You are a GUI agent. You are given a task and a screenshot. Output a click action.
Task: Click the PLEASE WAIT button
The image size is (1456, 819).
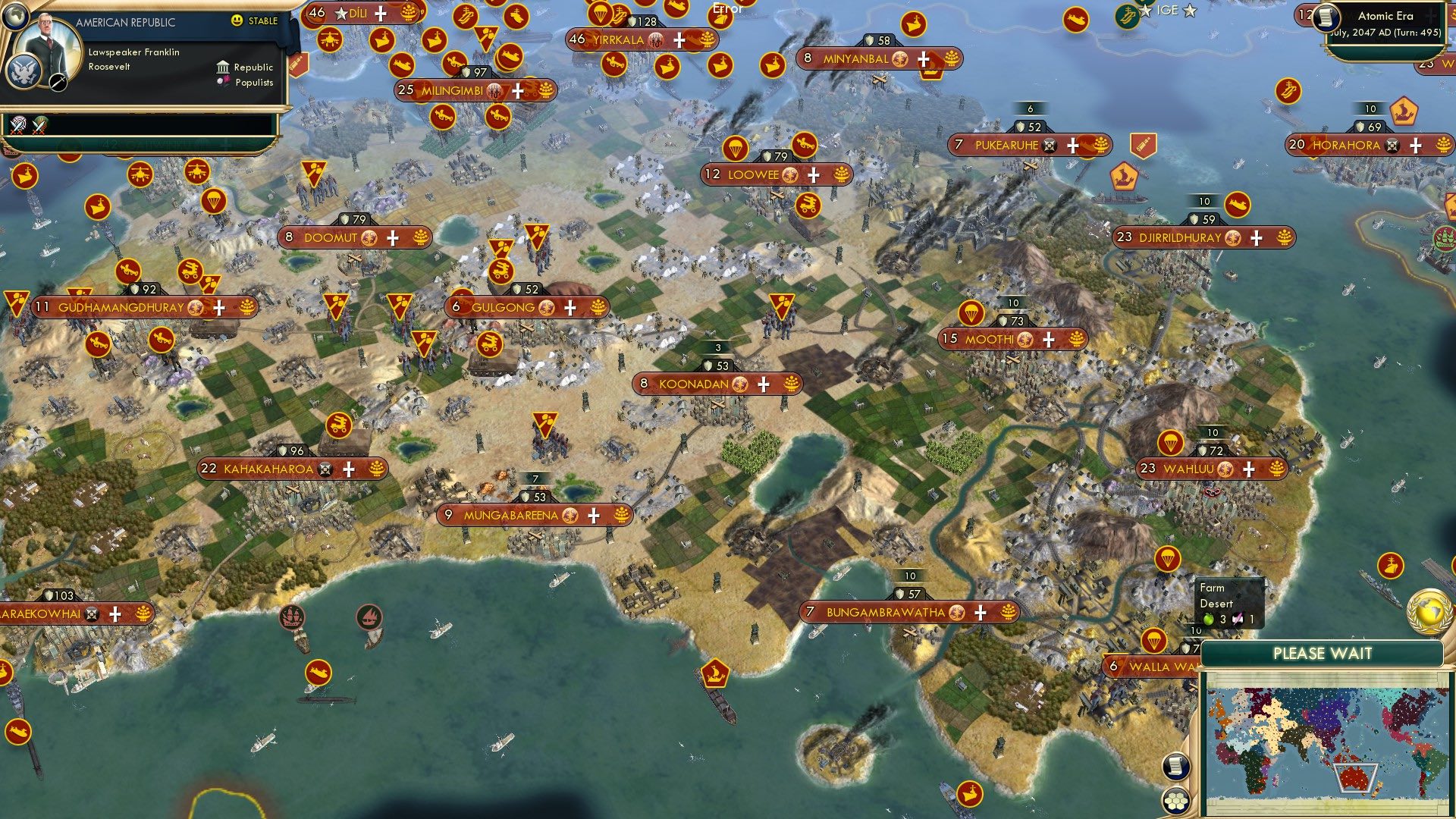tap(1323, 653)
